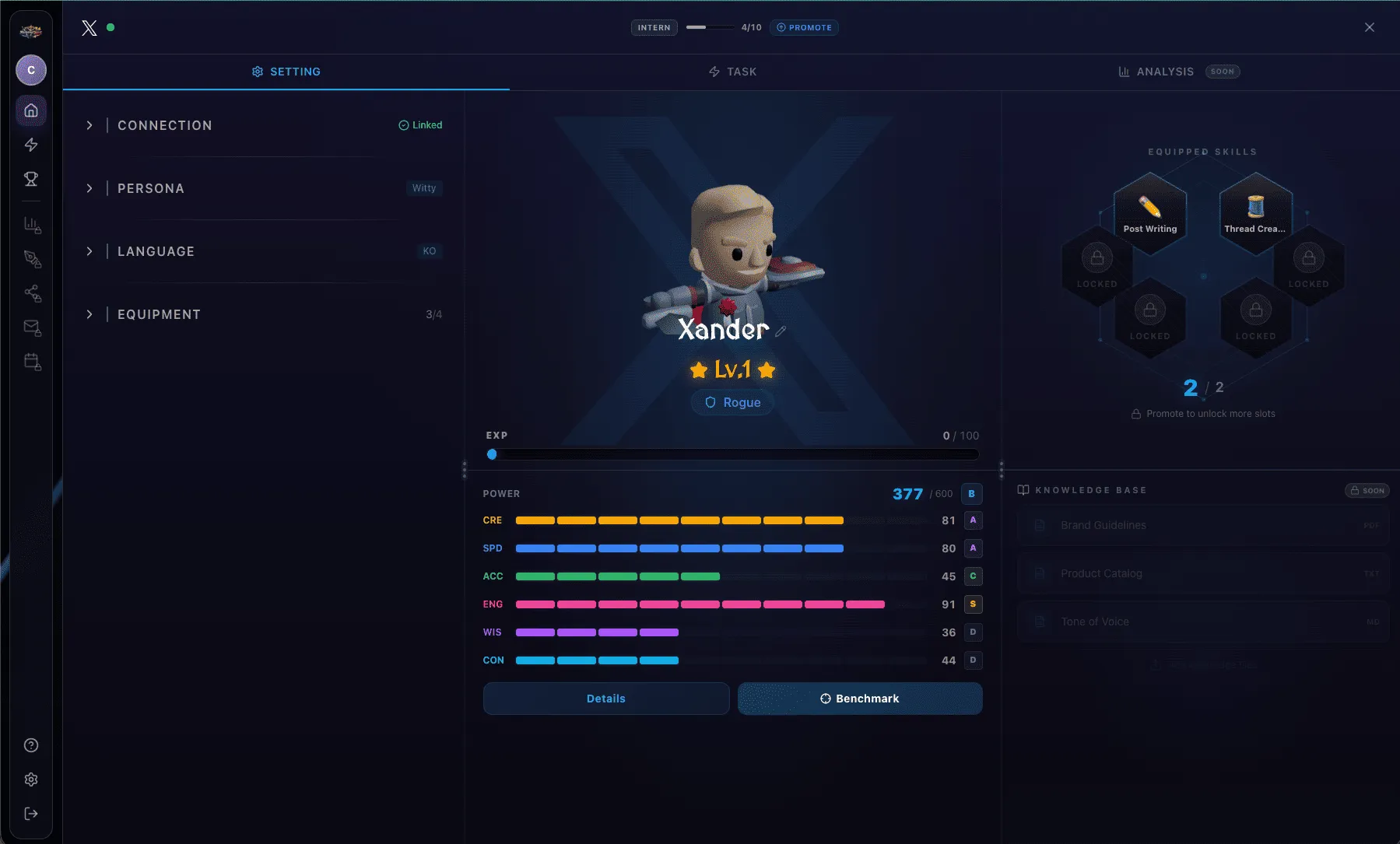Click the locked mail sidebar icon
1400x844 pixels.
pos(31,327)
